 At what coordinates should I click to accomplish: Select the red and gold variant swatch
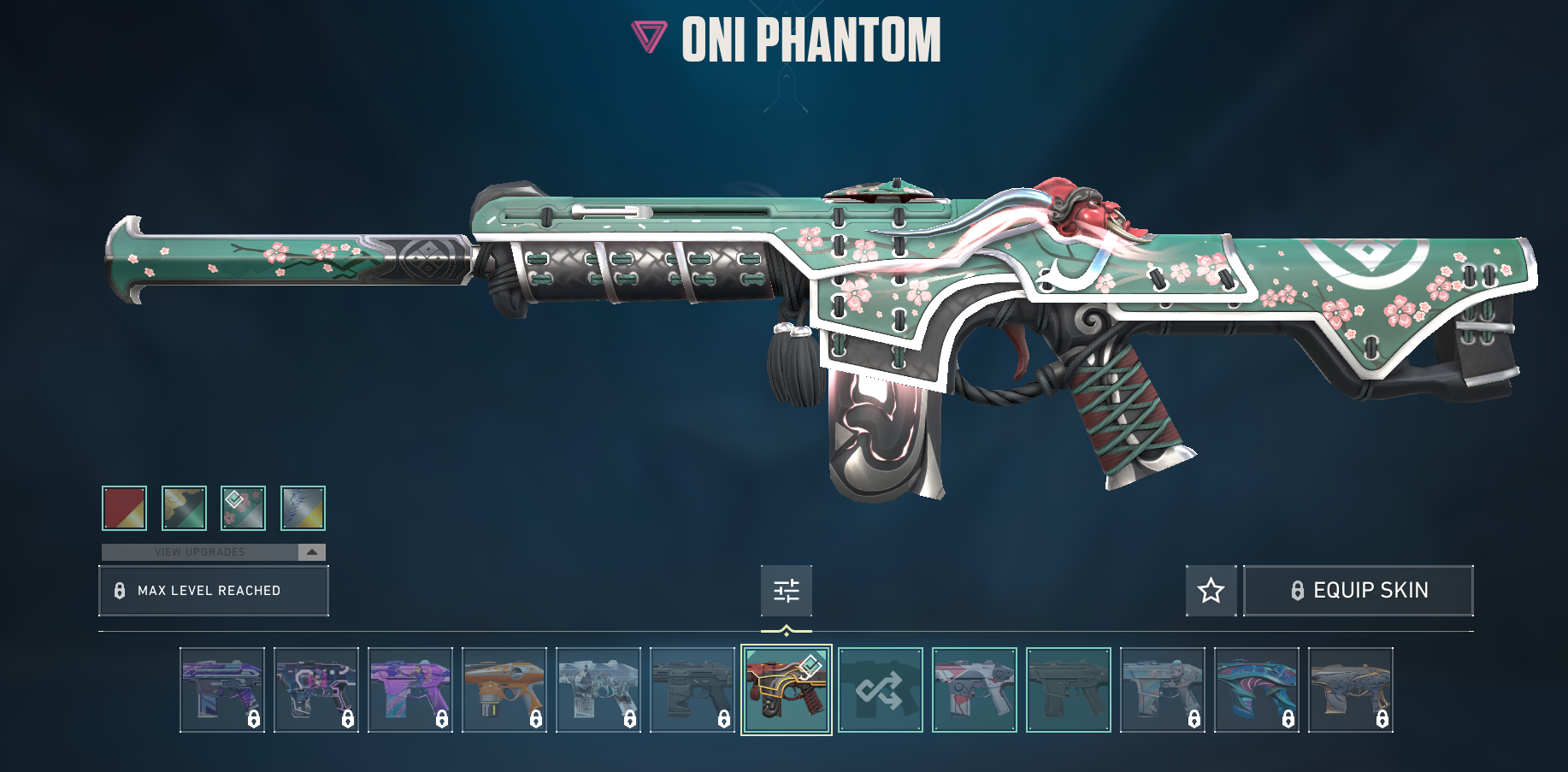[124, 508]
